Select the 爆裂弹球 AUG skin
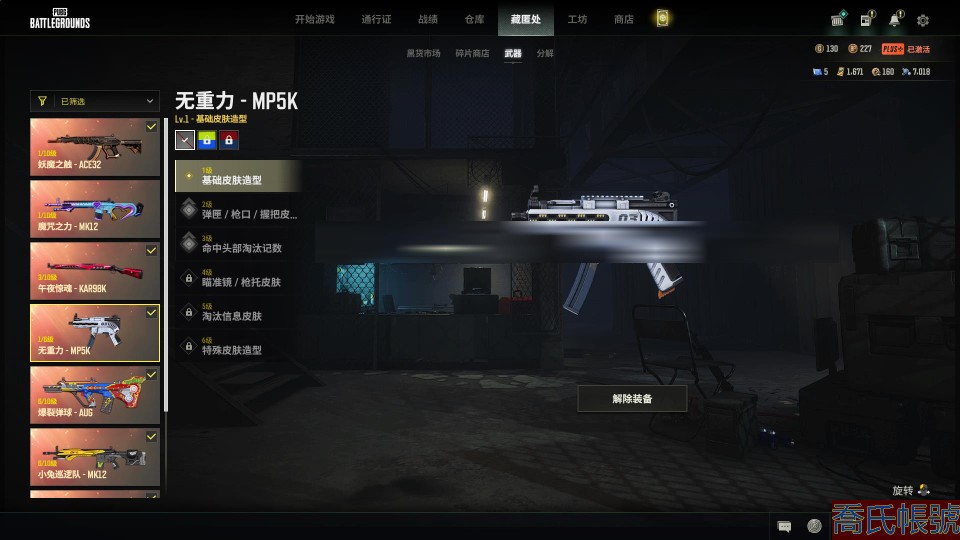Screen dimensions: 960x540 coord(95,394)
